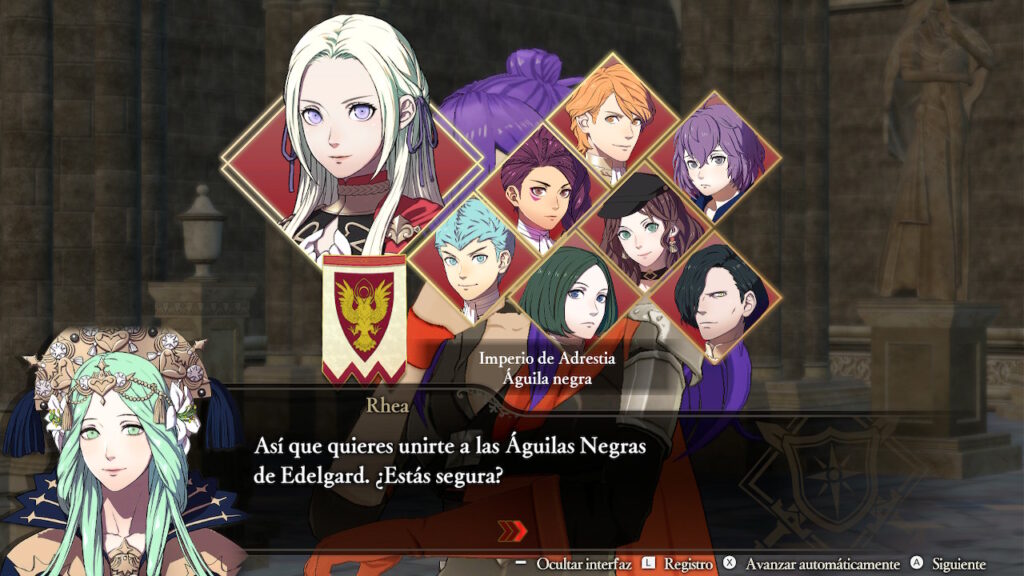Viewport: 1024px width, 576px height.
Task: Choose Caspar's light-blue-haired portrait tile
Action: point(470,258)
